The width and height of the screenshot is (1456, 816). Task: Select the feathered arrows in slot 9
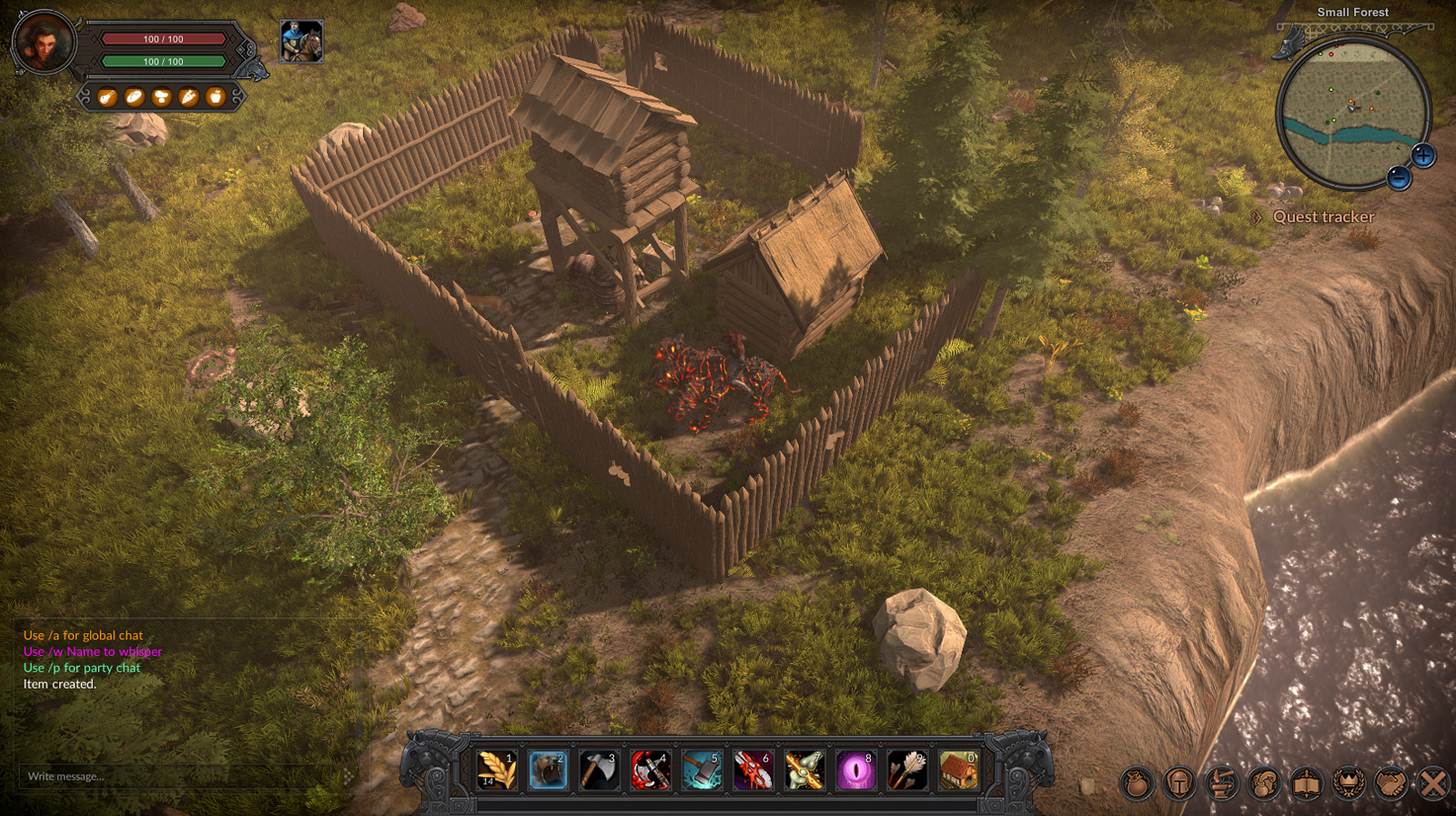pos(906,771)
